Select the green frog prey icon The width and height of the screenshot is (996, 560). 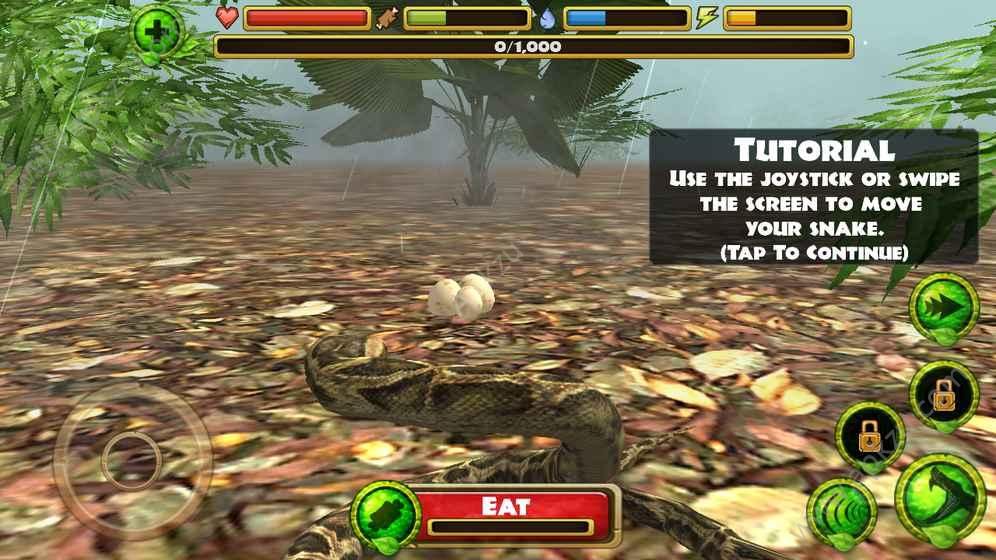pyautogui.click(x=385, y=515)
